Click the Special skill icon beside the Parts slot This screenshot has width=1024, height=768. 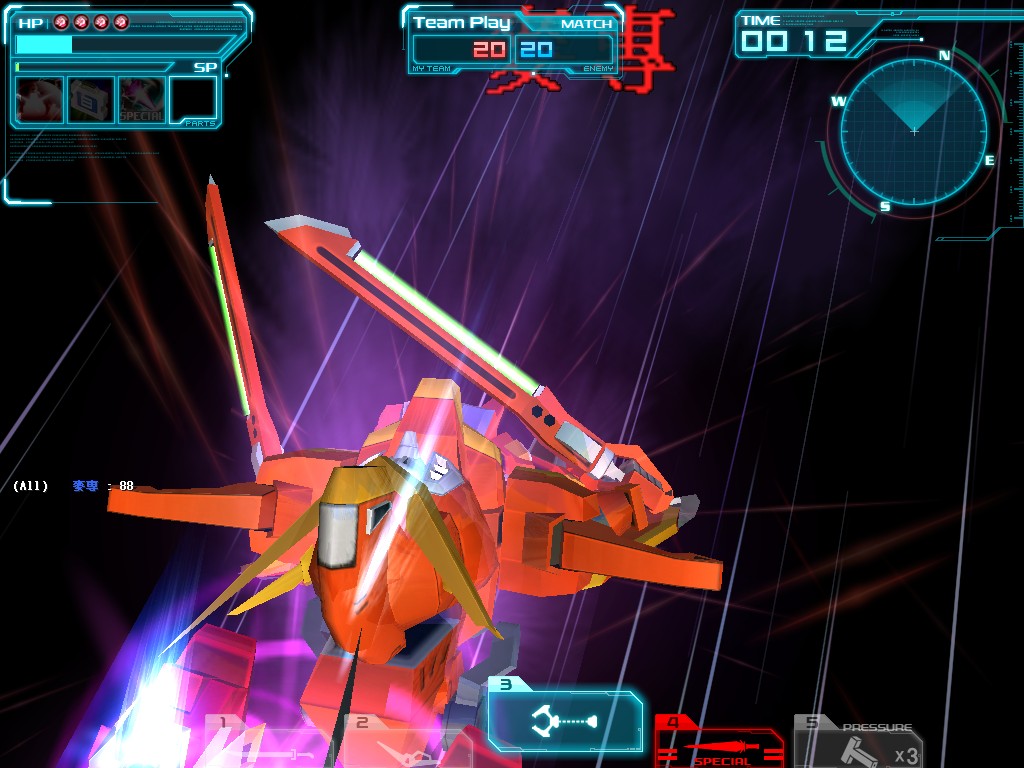click(142, 99)
